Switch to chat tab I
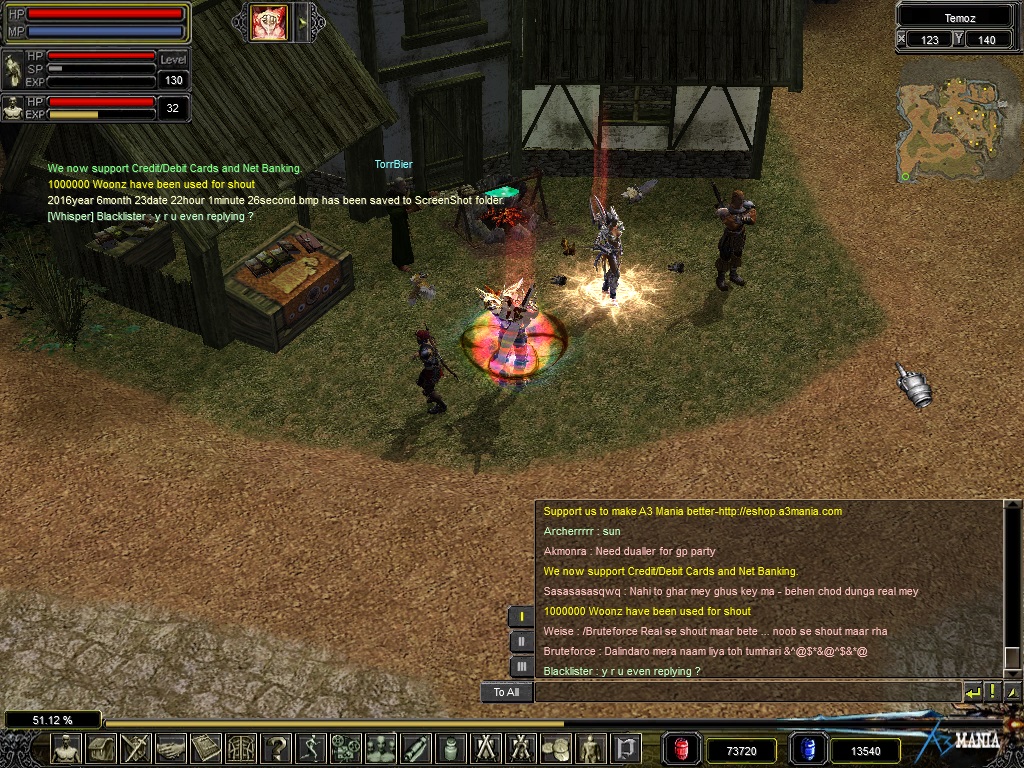The image size is (1024, 768). click(521, 616)
